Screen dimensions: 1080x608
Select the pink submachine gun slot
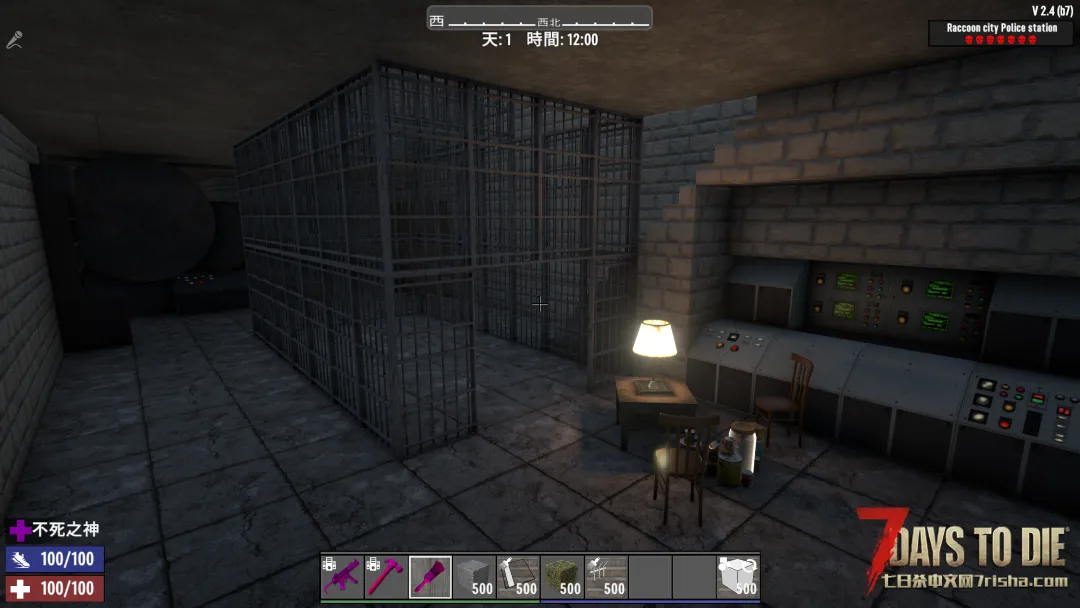(342, 577)
